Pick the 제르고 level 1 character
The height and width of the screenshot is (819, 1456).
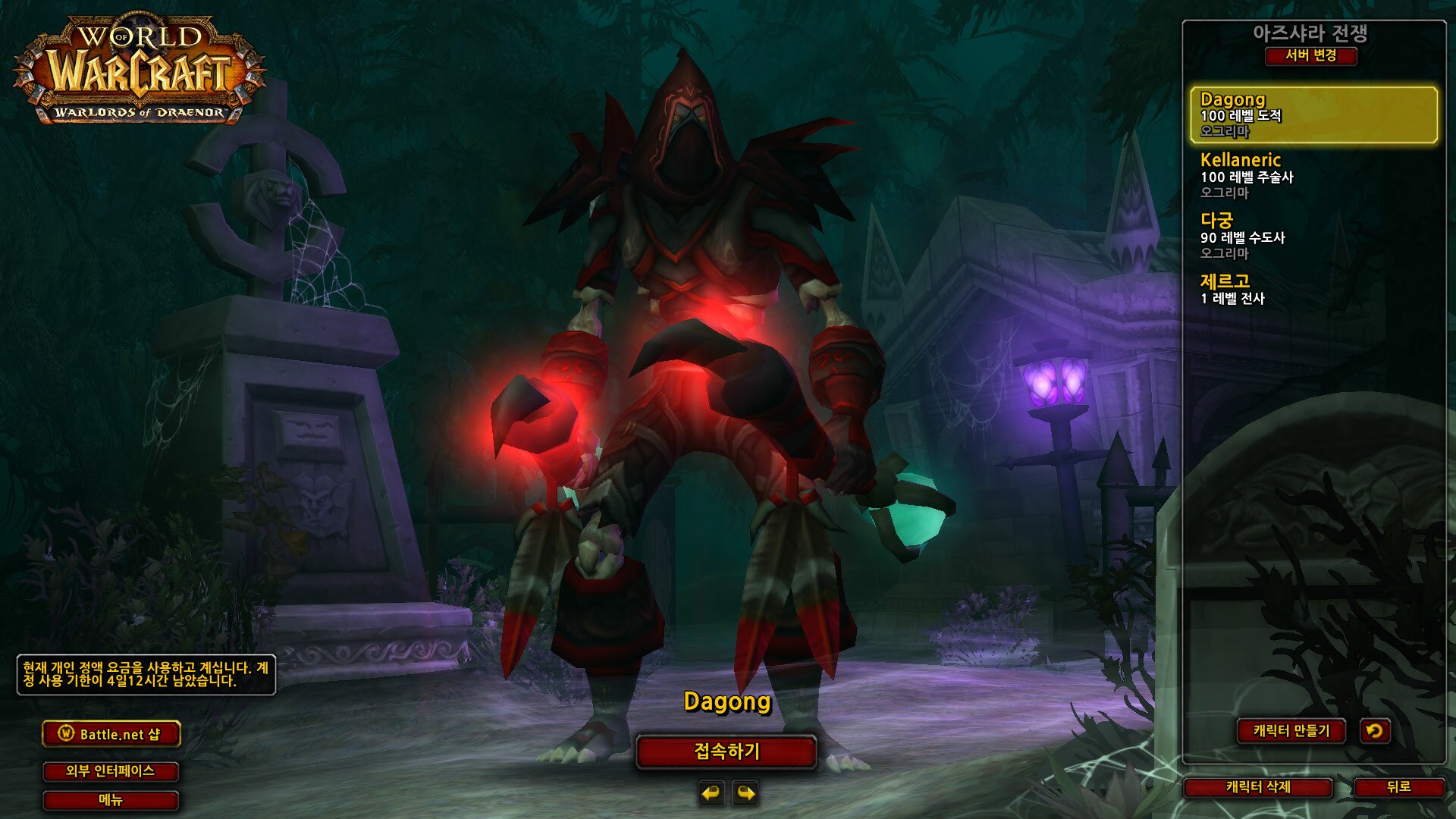(1313, 289)
